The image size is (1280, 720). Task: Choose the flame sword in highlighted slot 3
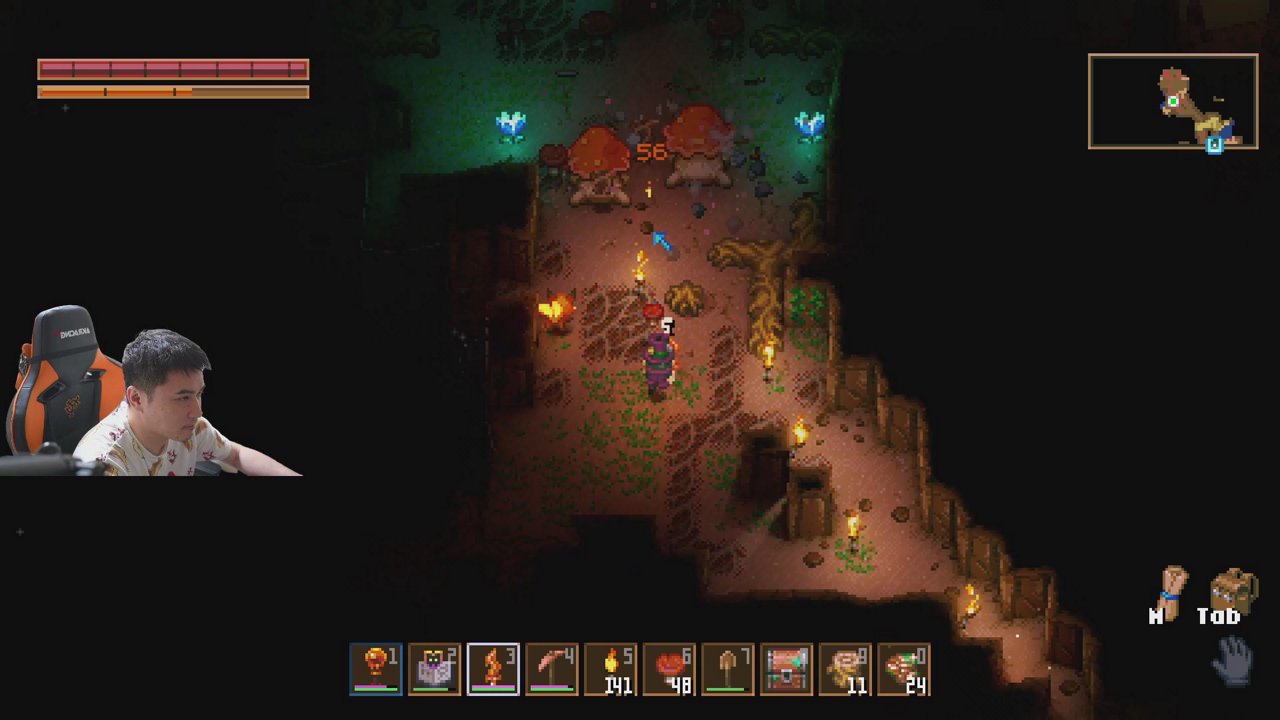[x=493, y=669]
